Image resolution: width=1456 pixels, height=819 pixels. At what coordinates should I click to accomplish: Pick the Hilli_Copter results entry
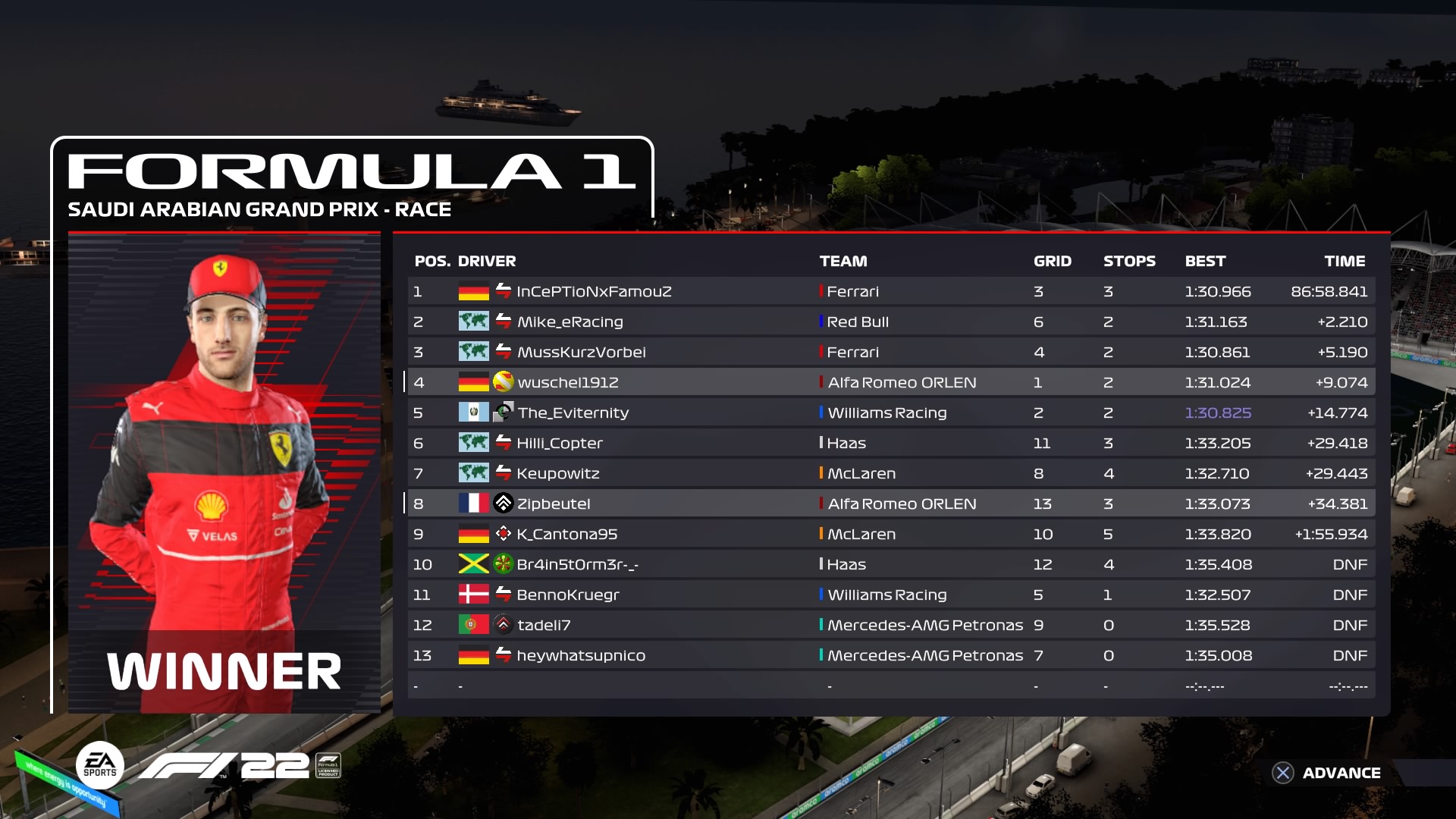(891, 443)
